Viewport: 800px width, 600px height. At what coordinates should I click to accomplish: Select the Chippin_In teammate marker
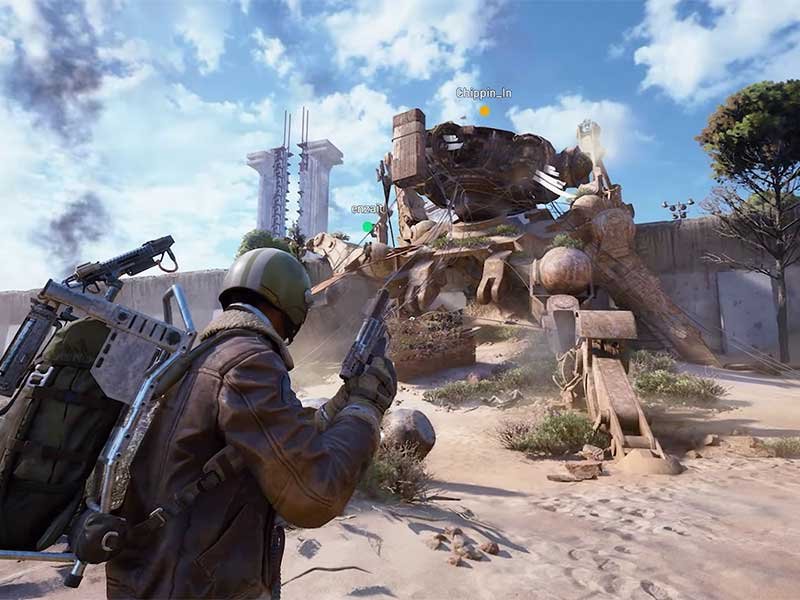(484, 110)
